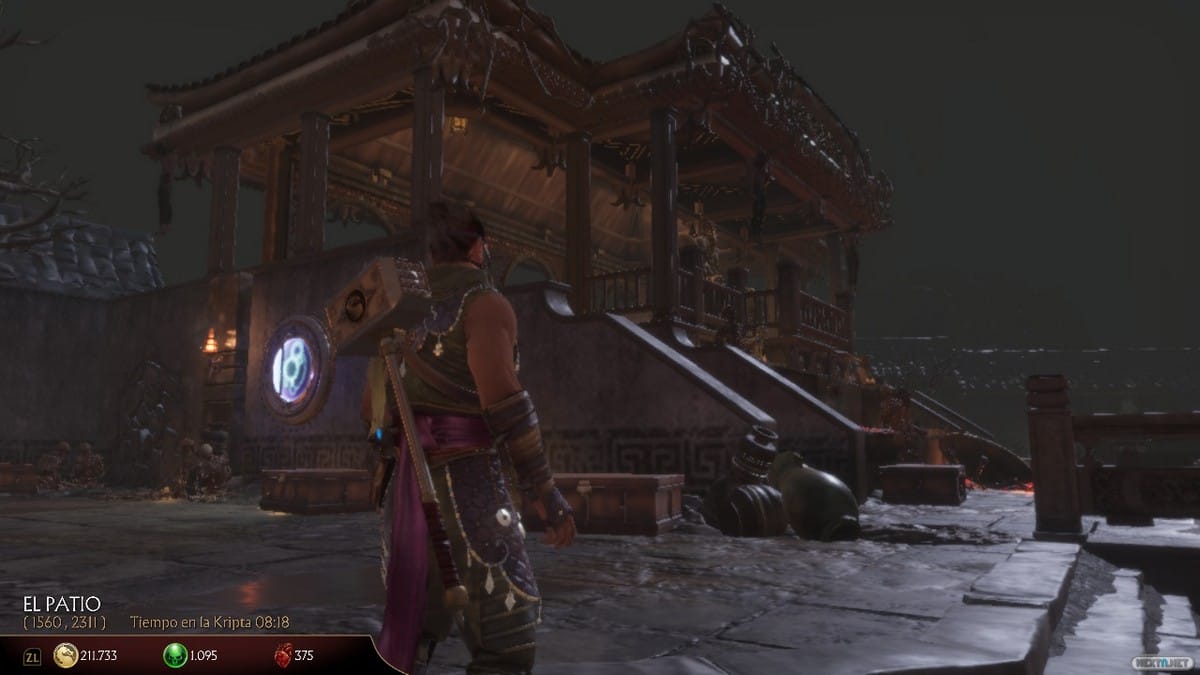Click the gold dragon Koins icon
This screenshot has height=675, width=1200.
click(x=65, y=656)
